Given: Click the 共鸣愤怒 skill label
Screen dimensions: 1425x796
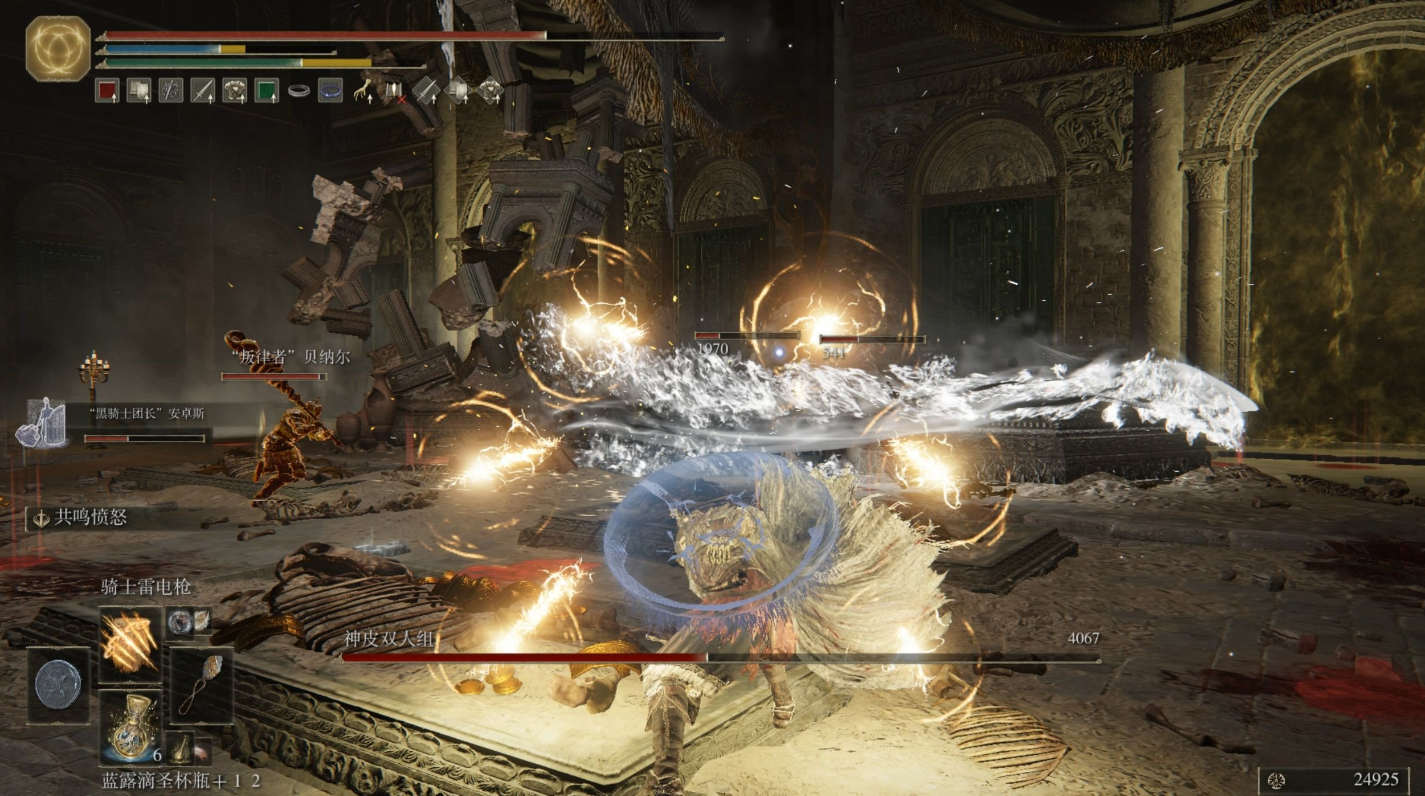Looking at the screenshot, I should pos(89,518).
